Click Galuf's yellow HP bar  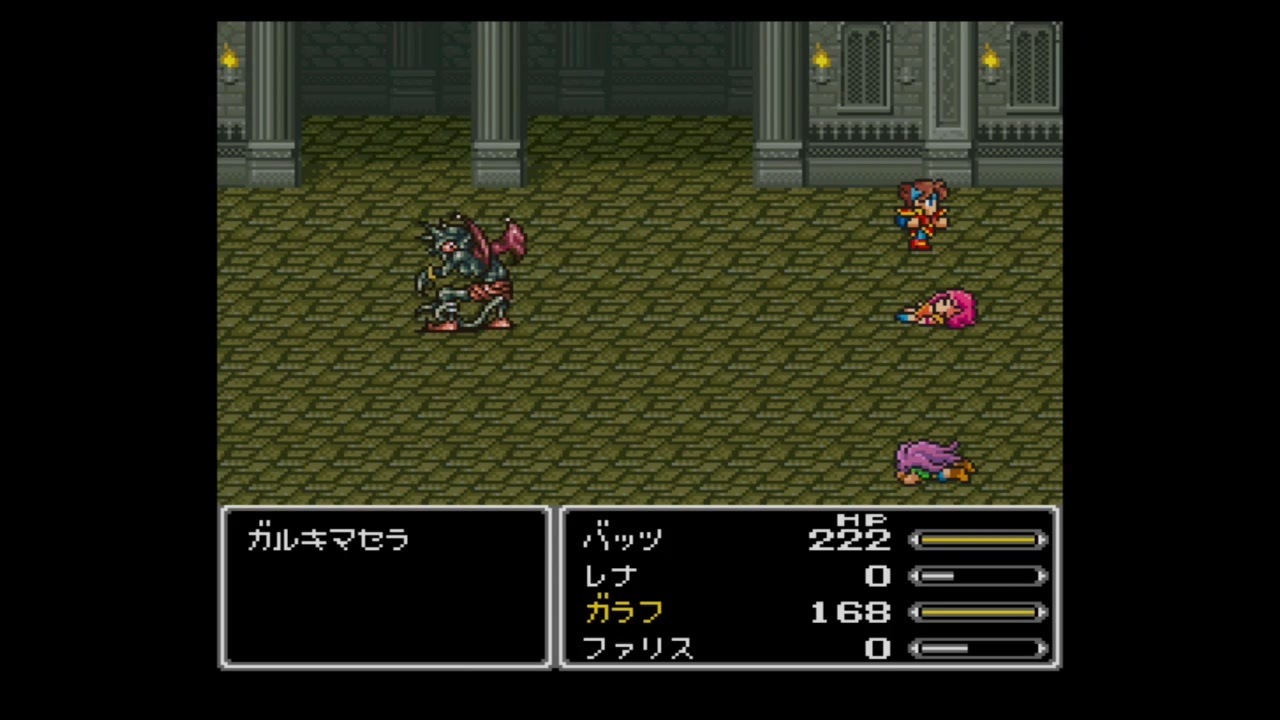(978, 612)
